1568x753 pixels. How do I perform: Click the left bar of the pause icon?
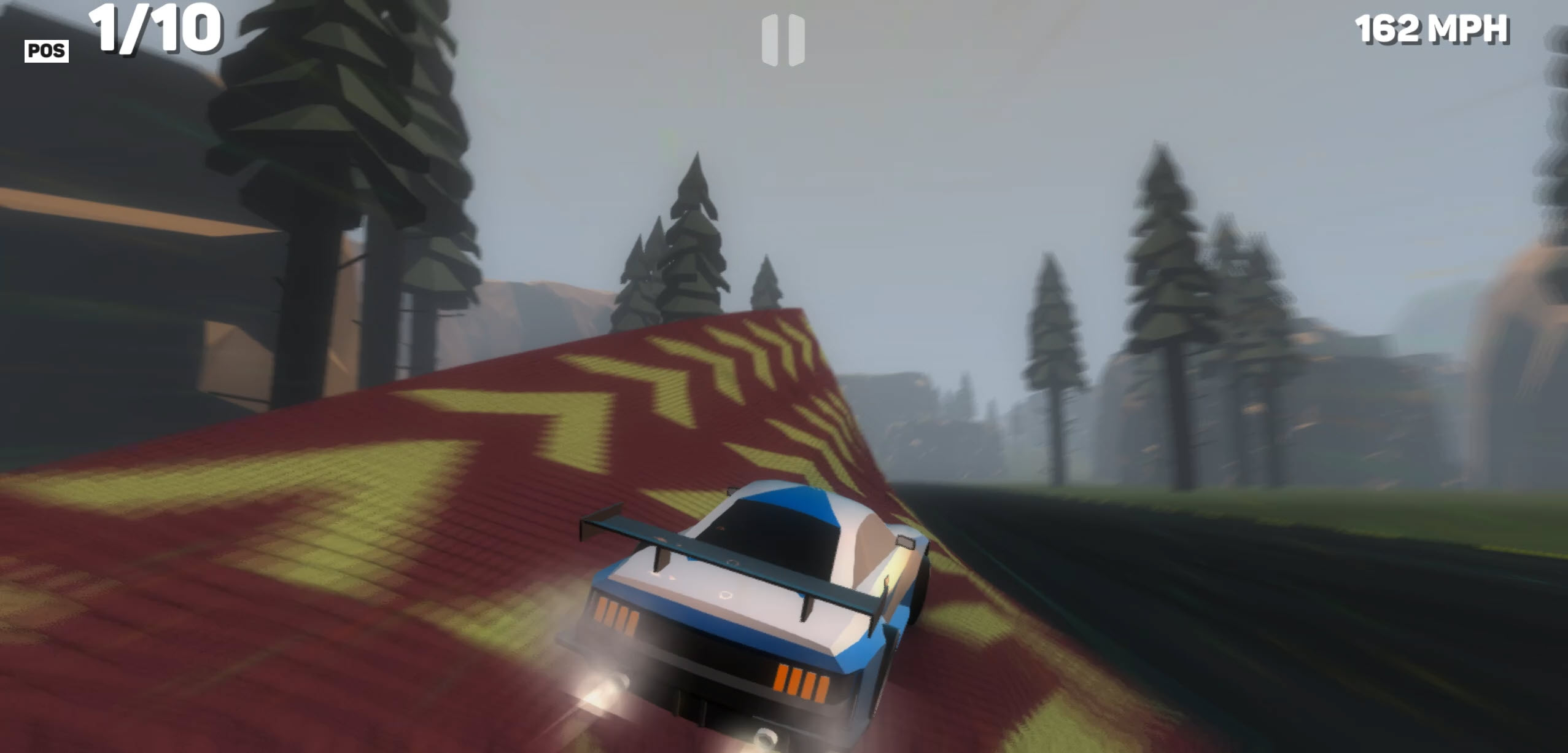pos(770,38)
